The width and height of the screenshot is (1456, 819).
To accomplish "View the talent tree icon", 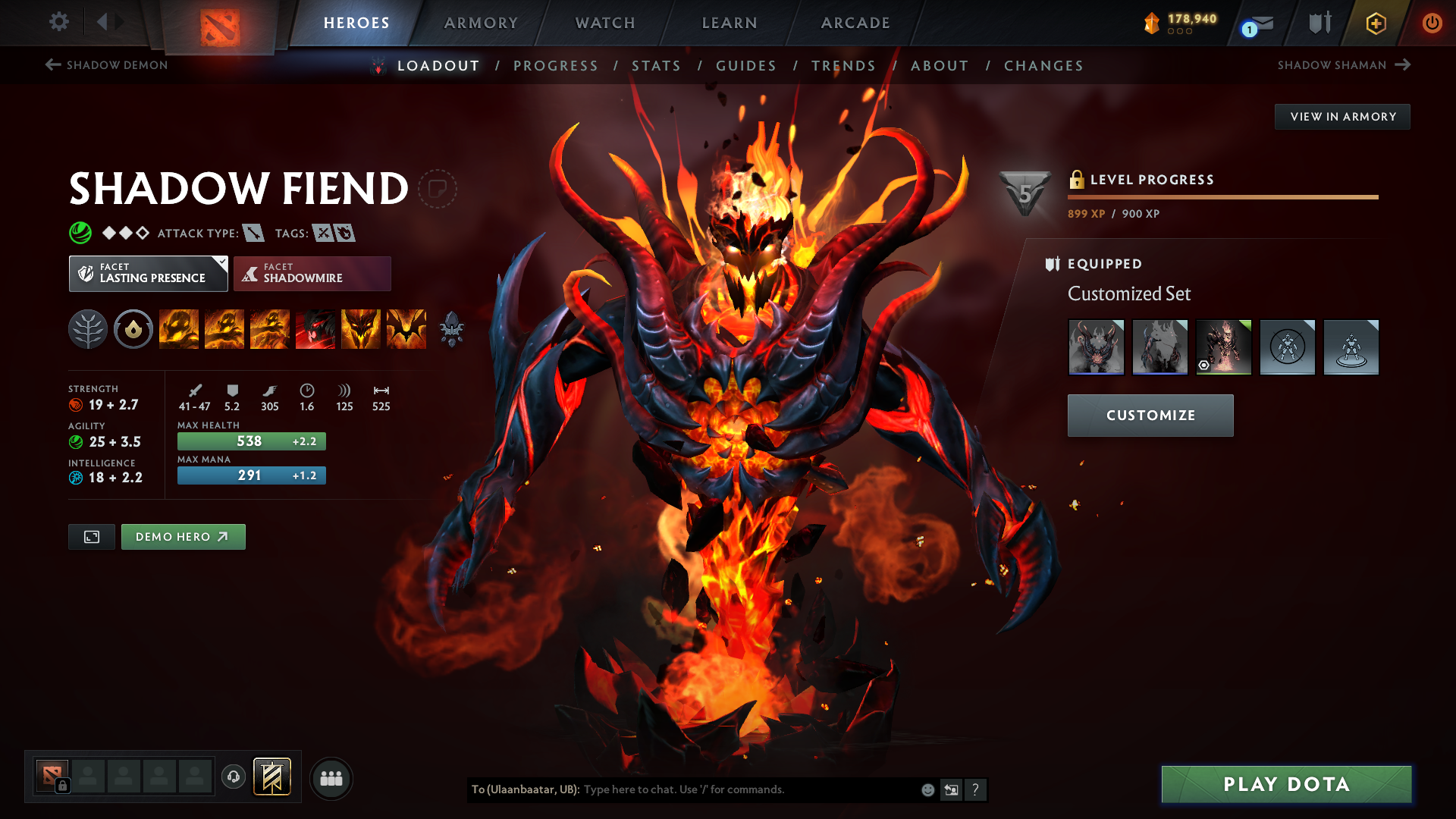I will click(88, 329).
